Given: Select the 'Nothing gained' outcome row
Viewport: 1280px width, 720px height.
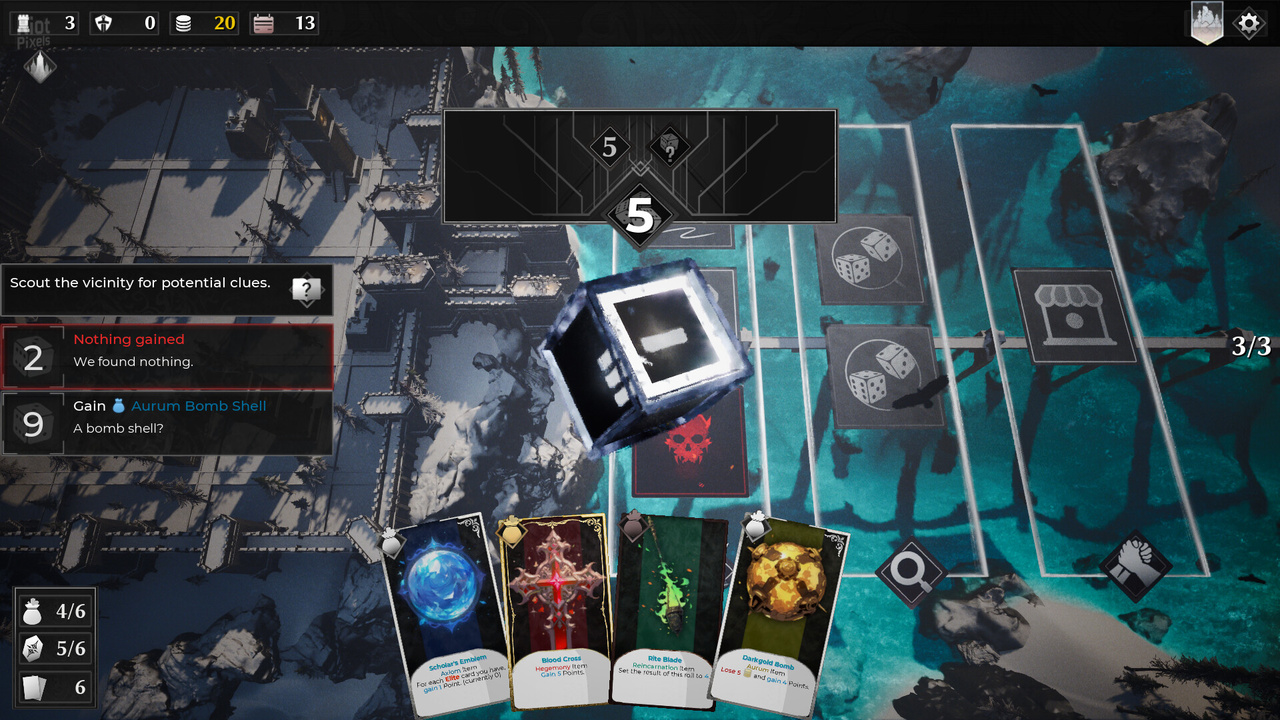Looking at the screenshot, I should pyautogui.click(x=167, y=355).
